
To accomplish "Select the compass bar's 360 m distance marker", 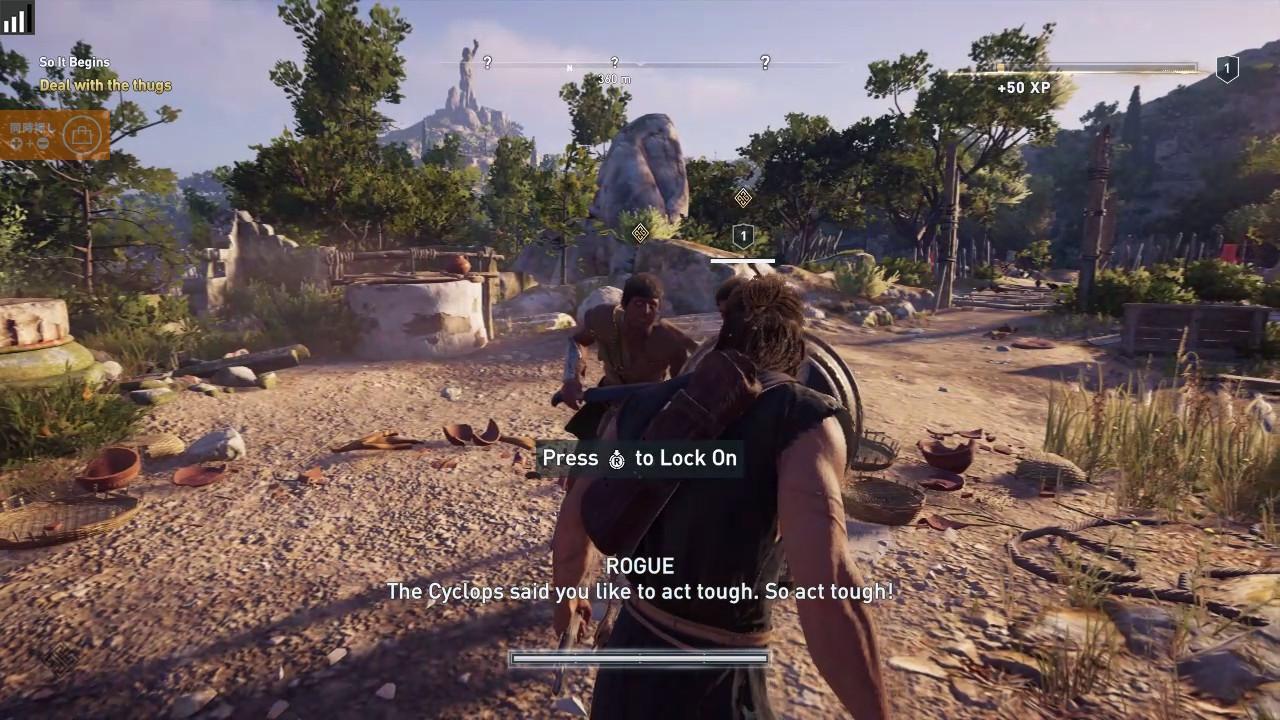I will pos(614,79).
